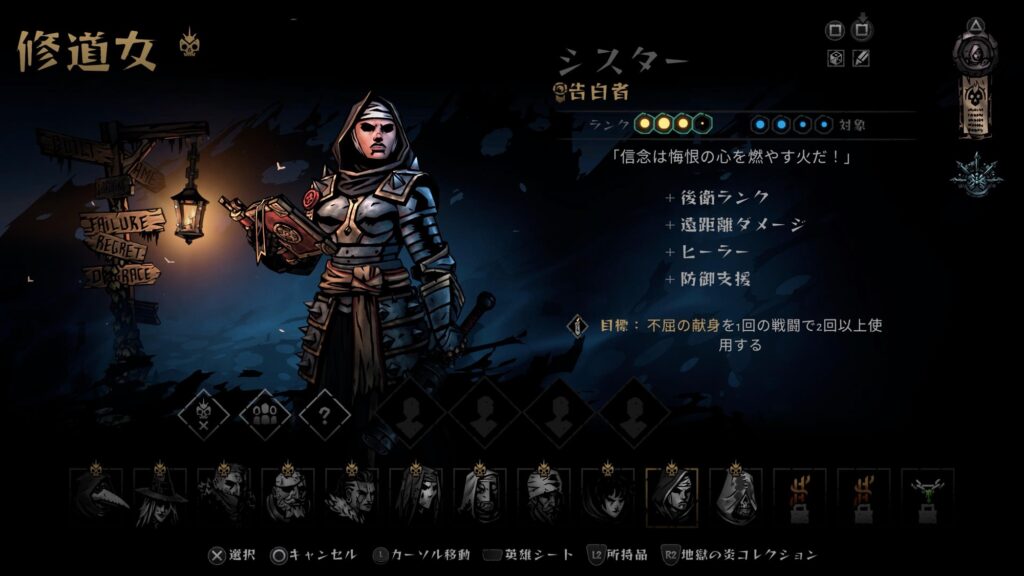Screen dimensions: 1024x576
Task: Choose the hooded Flagellant portrait
Action: pyautogui.click(x=735, y=496)
